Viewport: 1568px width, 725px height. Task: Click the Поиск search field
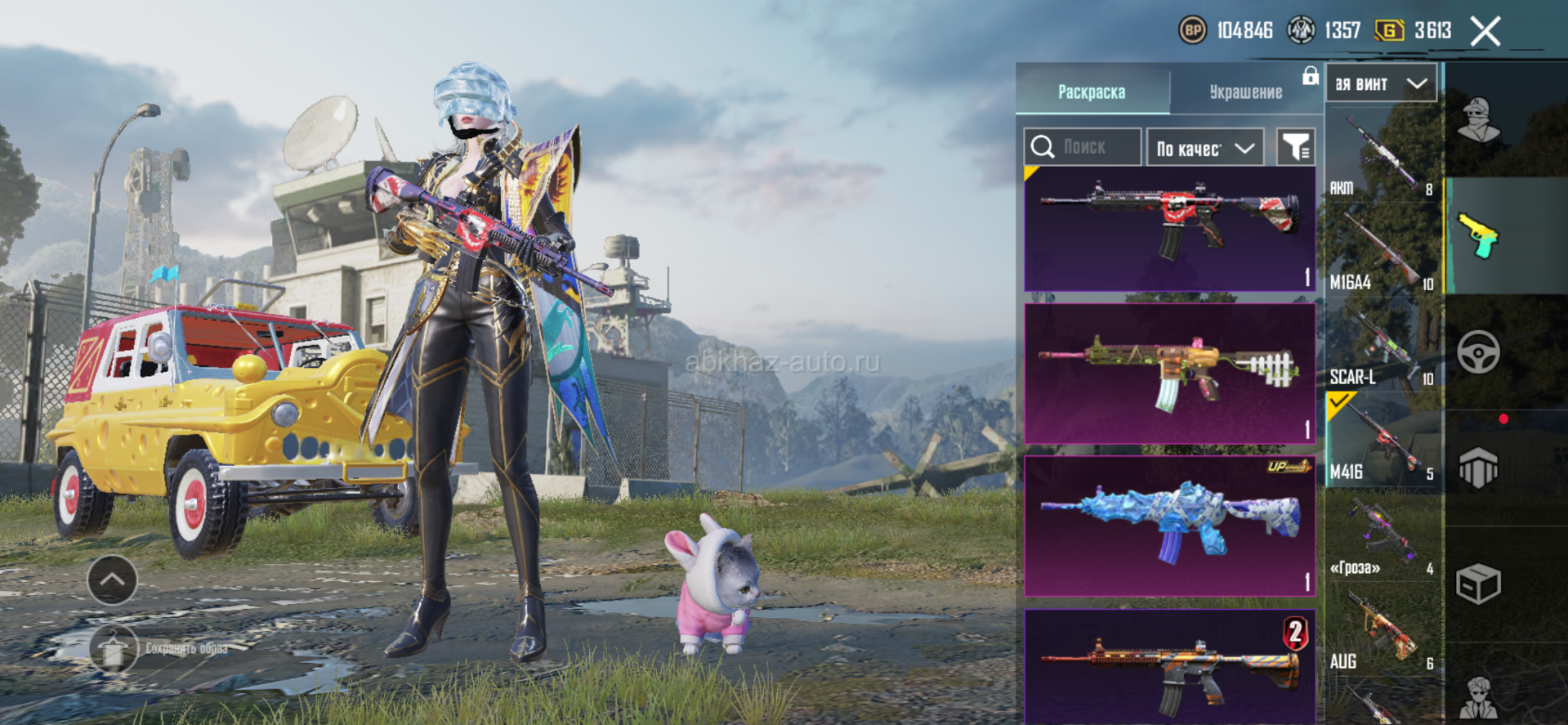tap(1083, 147)
